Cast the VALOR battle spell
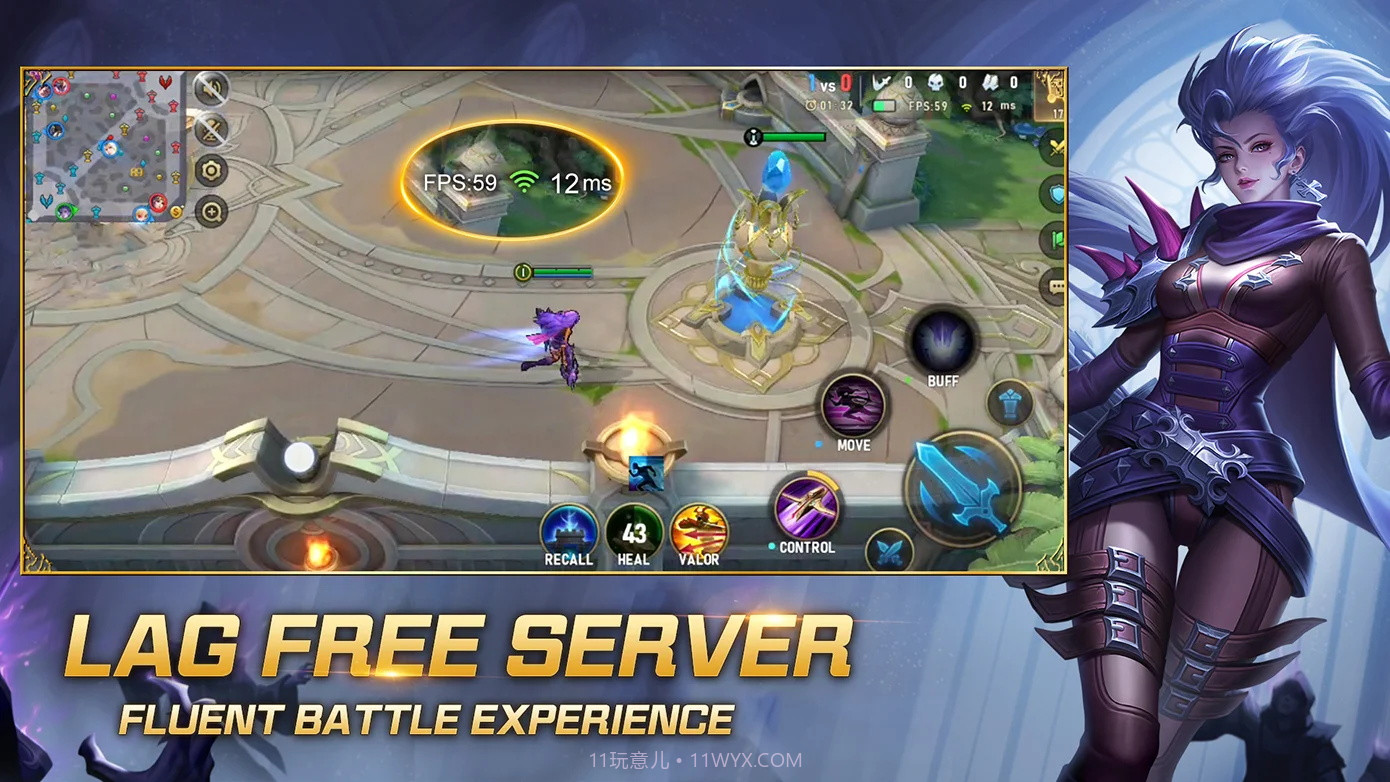 point(697,528)
